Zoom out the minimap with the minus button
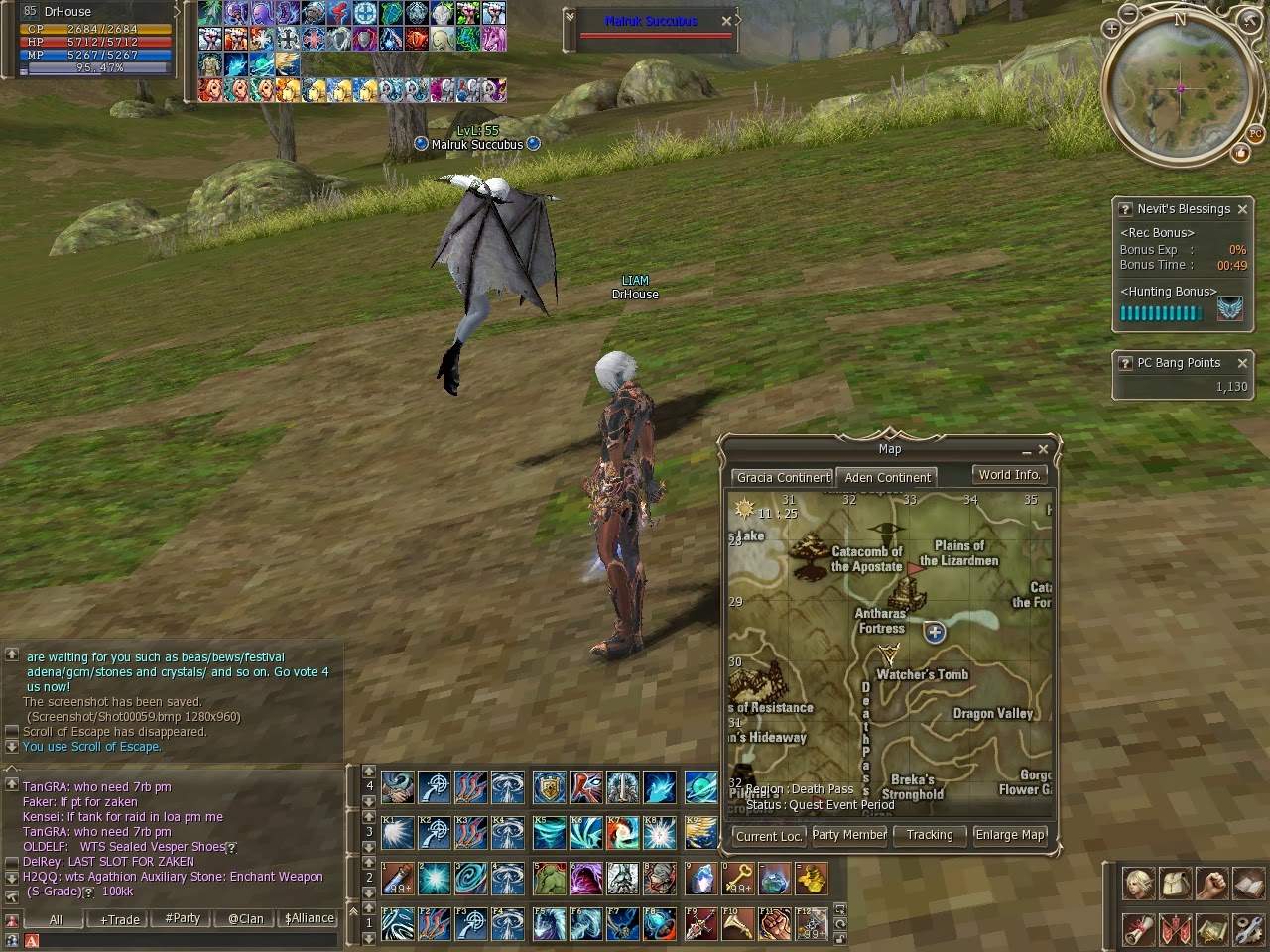Image resolution: width=1270 pixels, height=952 pixels. coord(1131,14)
